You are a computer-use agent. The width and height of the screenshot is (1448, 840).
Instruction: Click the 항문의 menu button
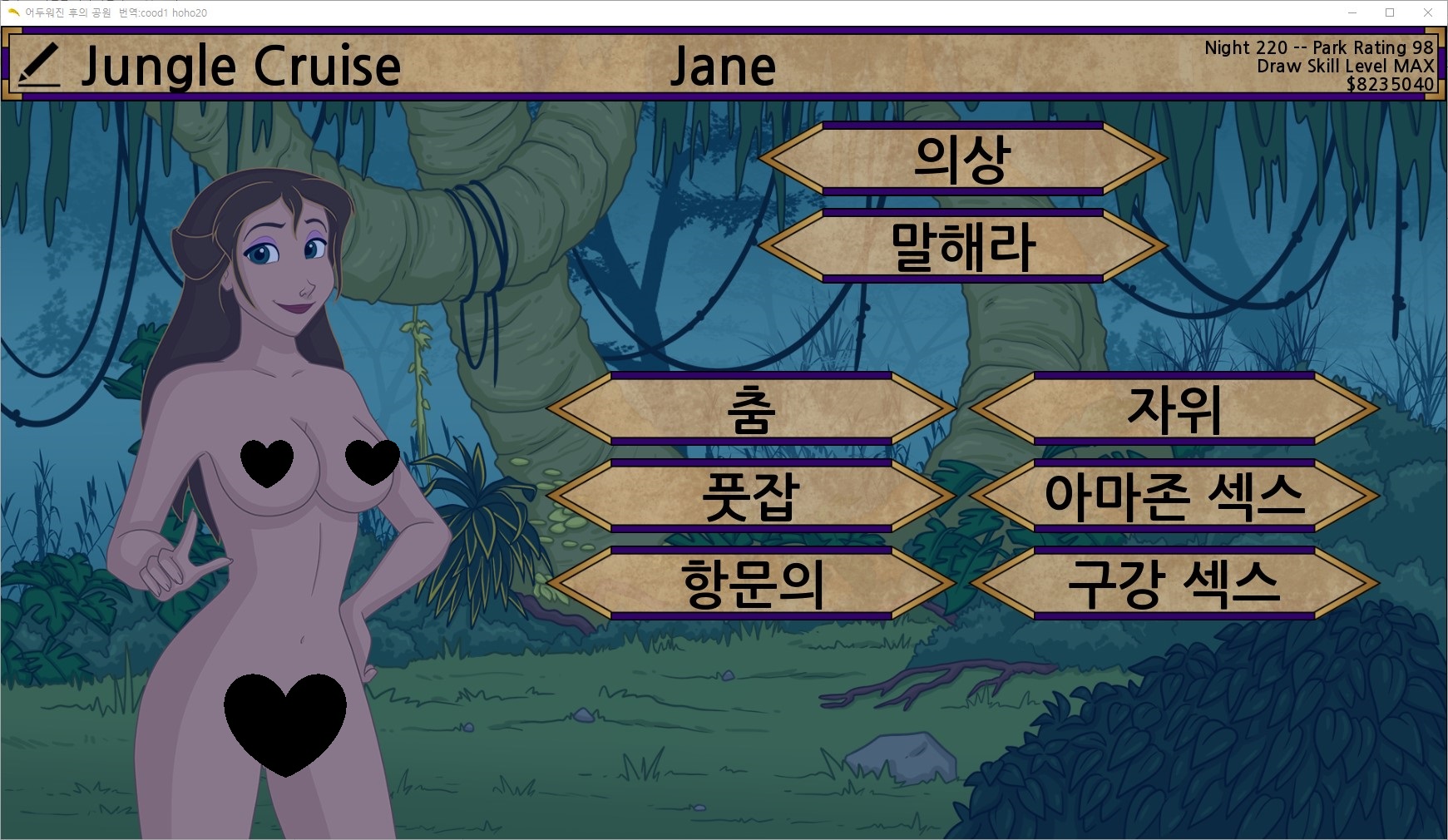tap(751, 584)
